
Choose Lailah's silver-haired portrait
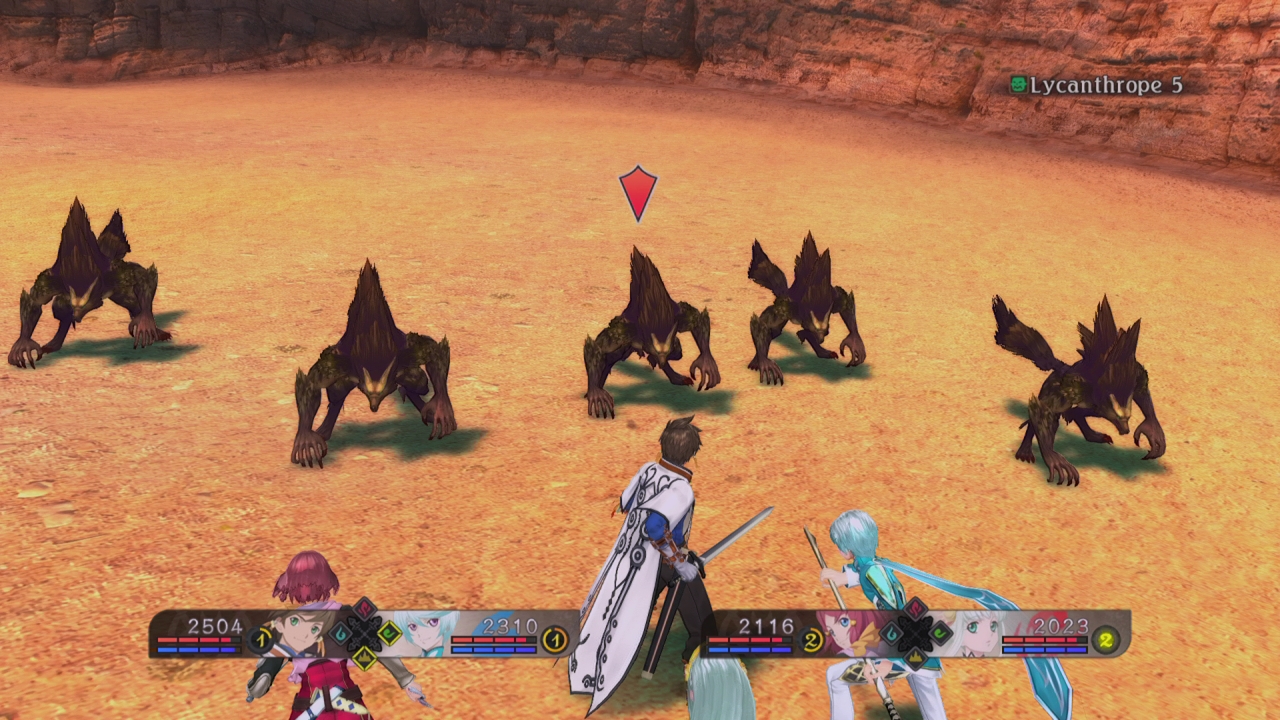pyautogui.click(x=977, y=633)
